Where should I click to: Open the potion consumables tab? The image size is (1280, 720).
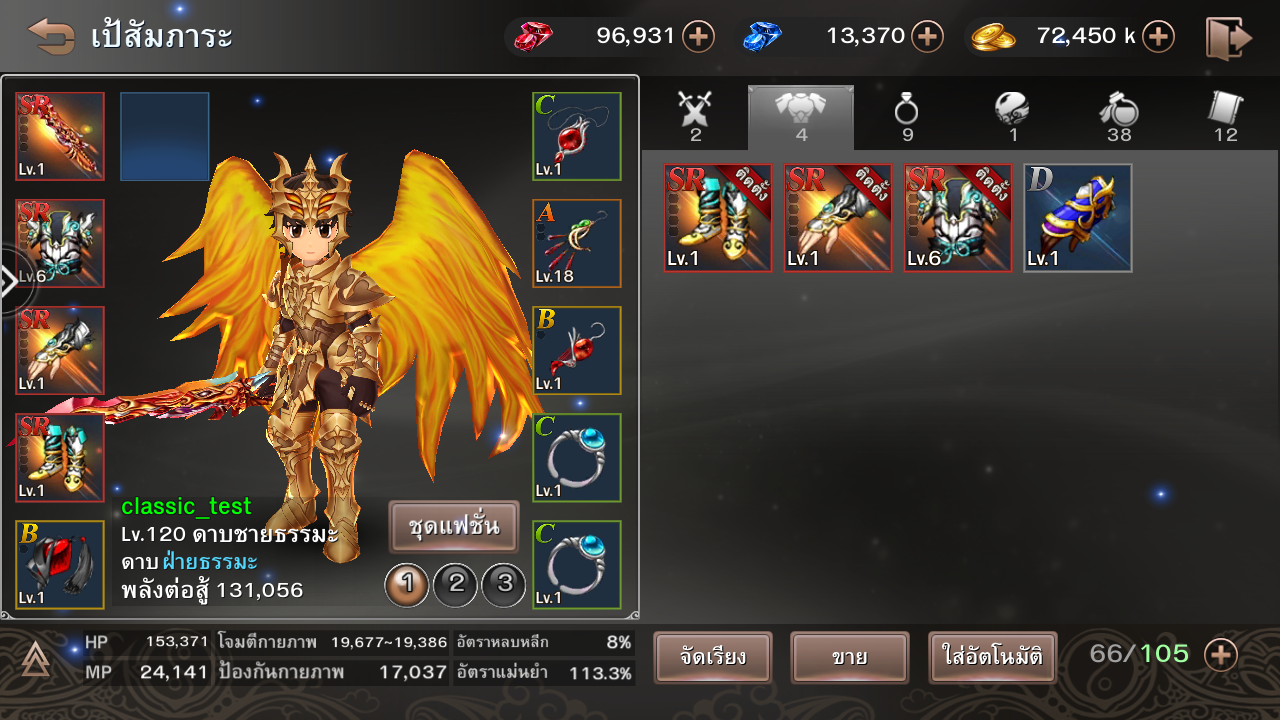click(1119, 114)
